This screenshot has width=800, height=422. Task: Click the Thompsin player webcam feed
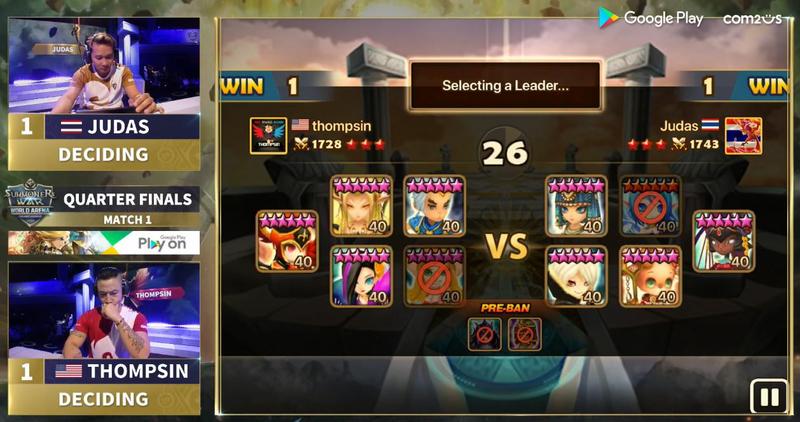104,310
